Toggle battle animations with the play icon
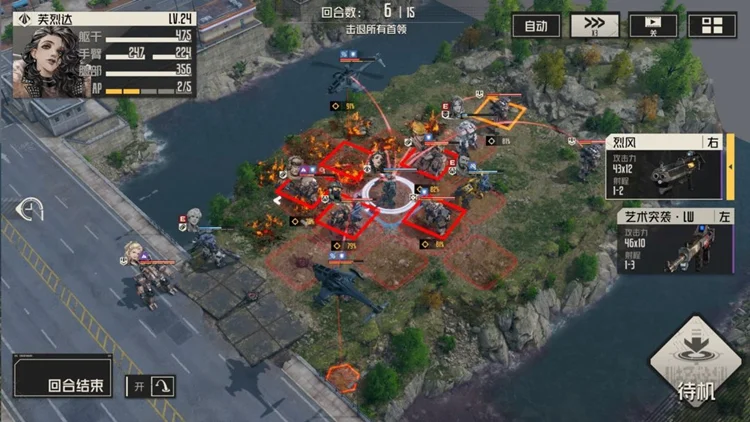Screen dimensions: 750x422 [654, 25]
